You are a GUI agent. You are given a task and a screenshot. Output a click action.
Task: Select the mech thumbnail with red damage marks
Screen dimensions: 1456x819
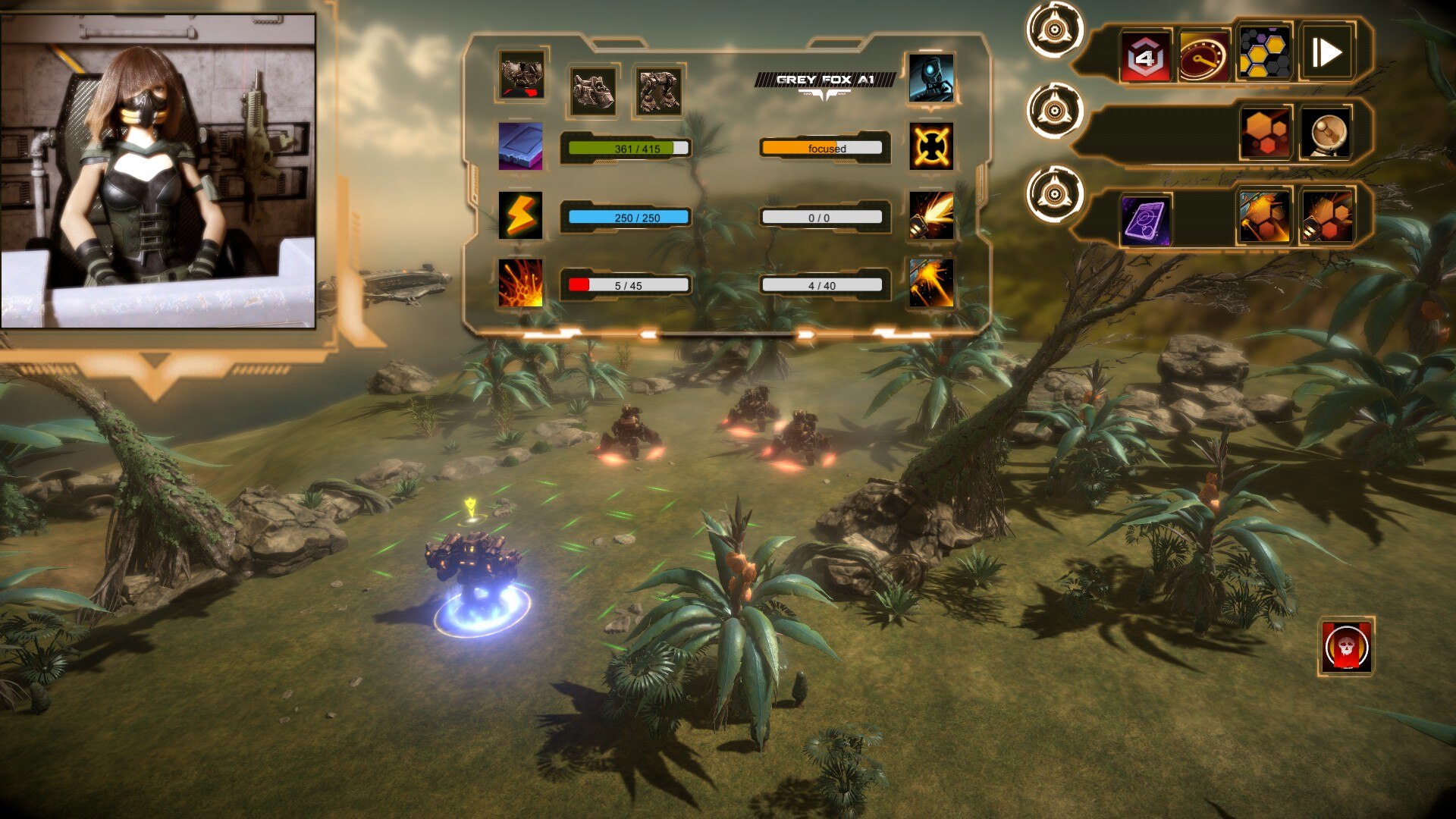coord(522,77)
